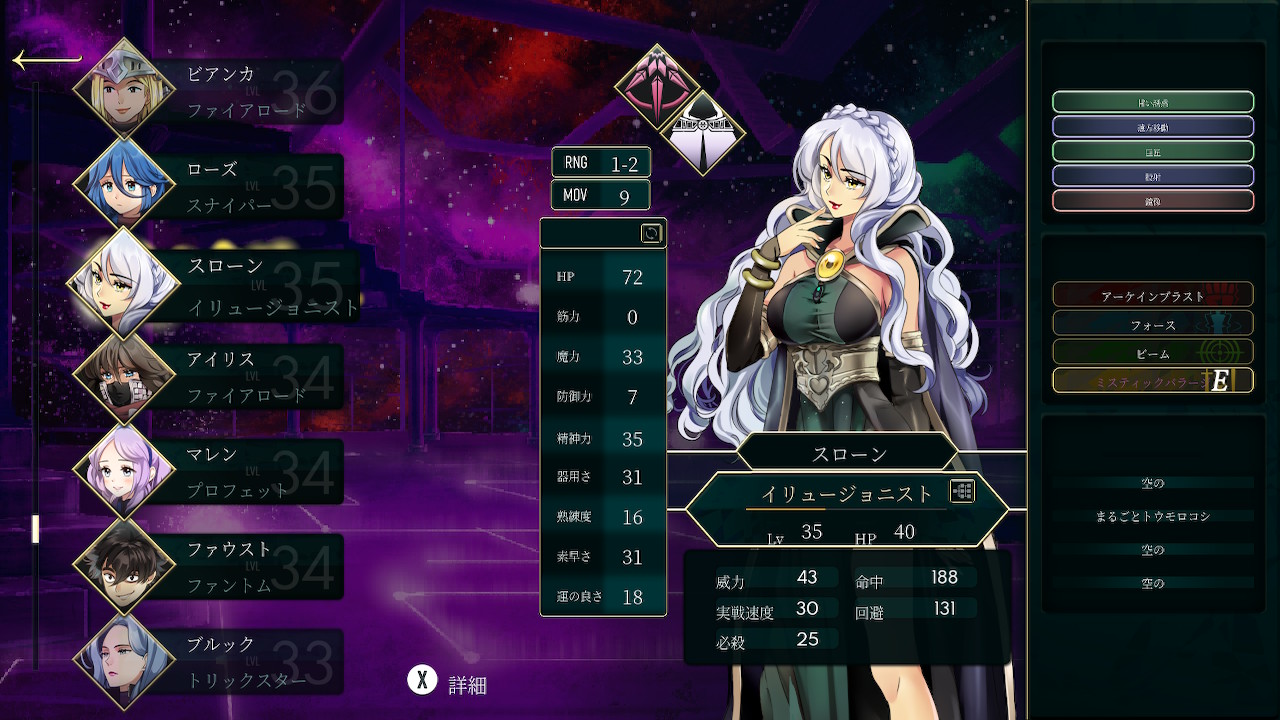Click the pink claw emblem icon
The height and width of the screenshot is (720, 1280).
(x=657, y=87)
